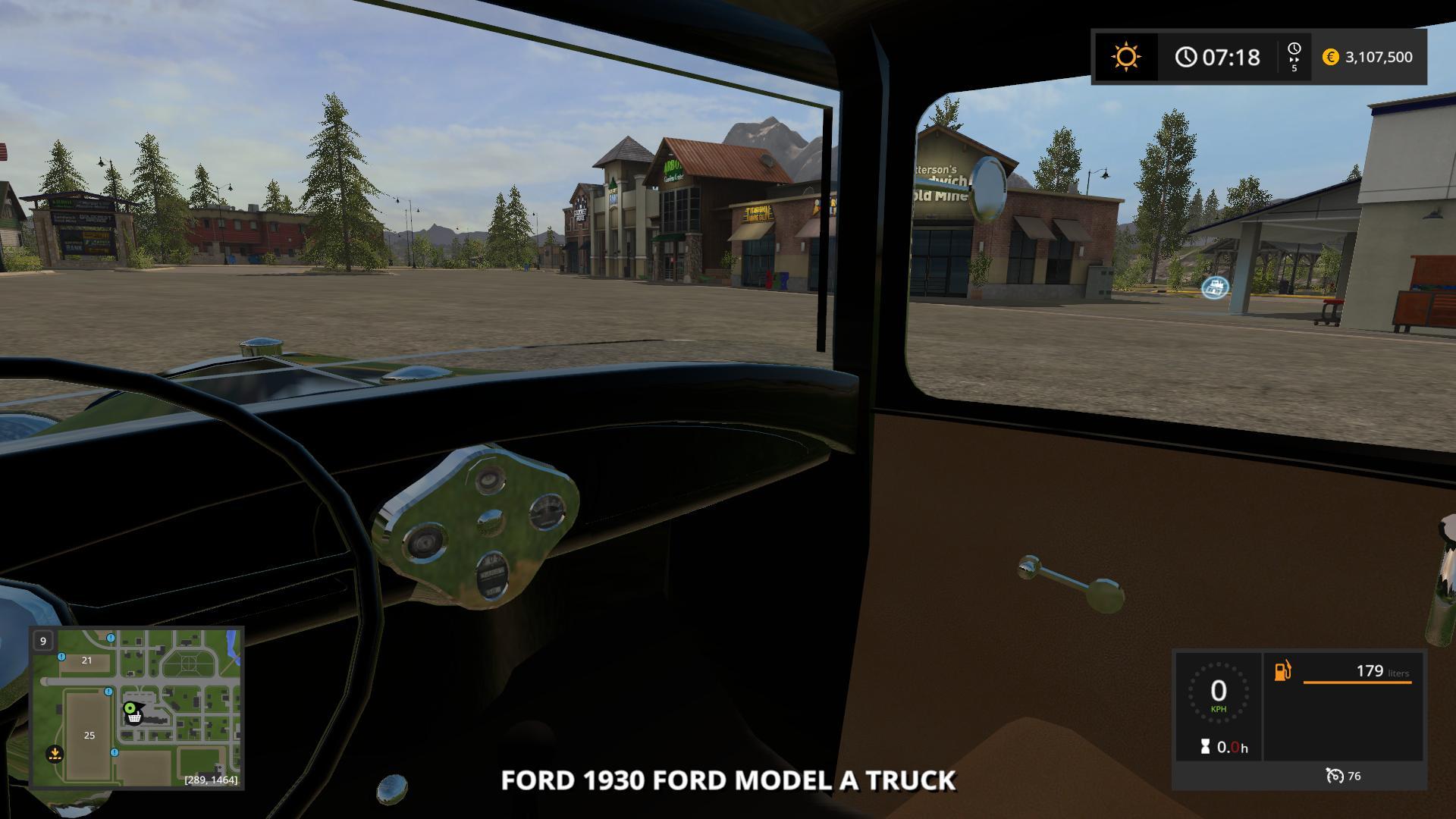
Task: Click the fuel pump icon
Action: 1282,671
